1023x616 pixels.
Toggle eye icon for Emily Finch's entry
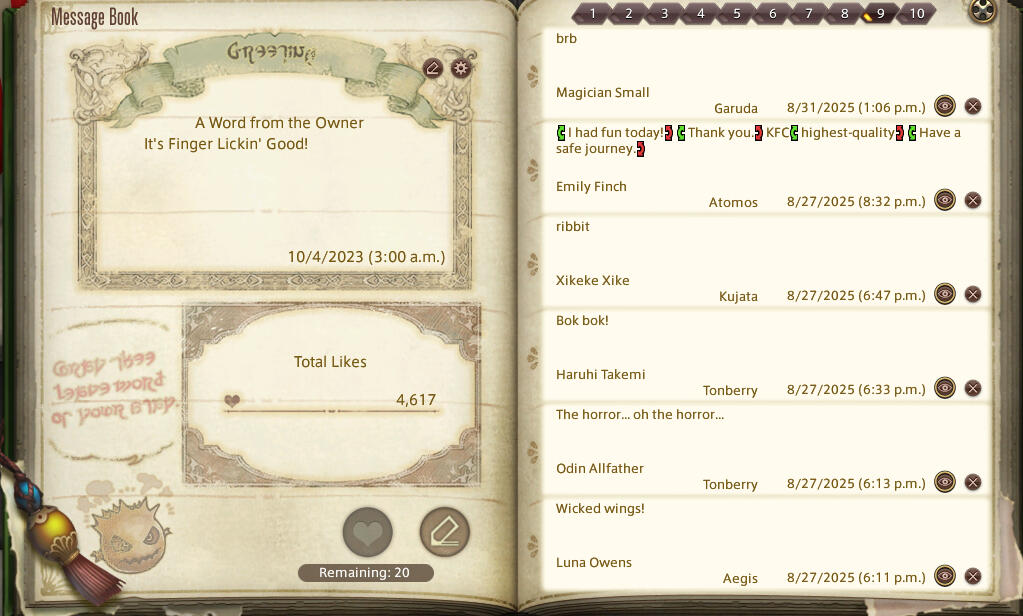coord(945,200)
